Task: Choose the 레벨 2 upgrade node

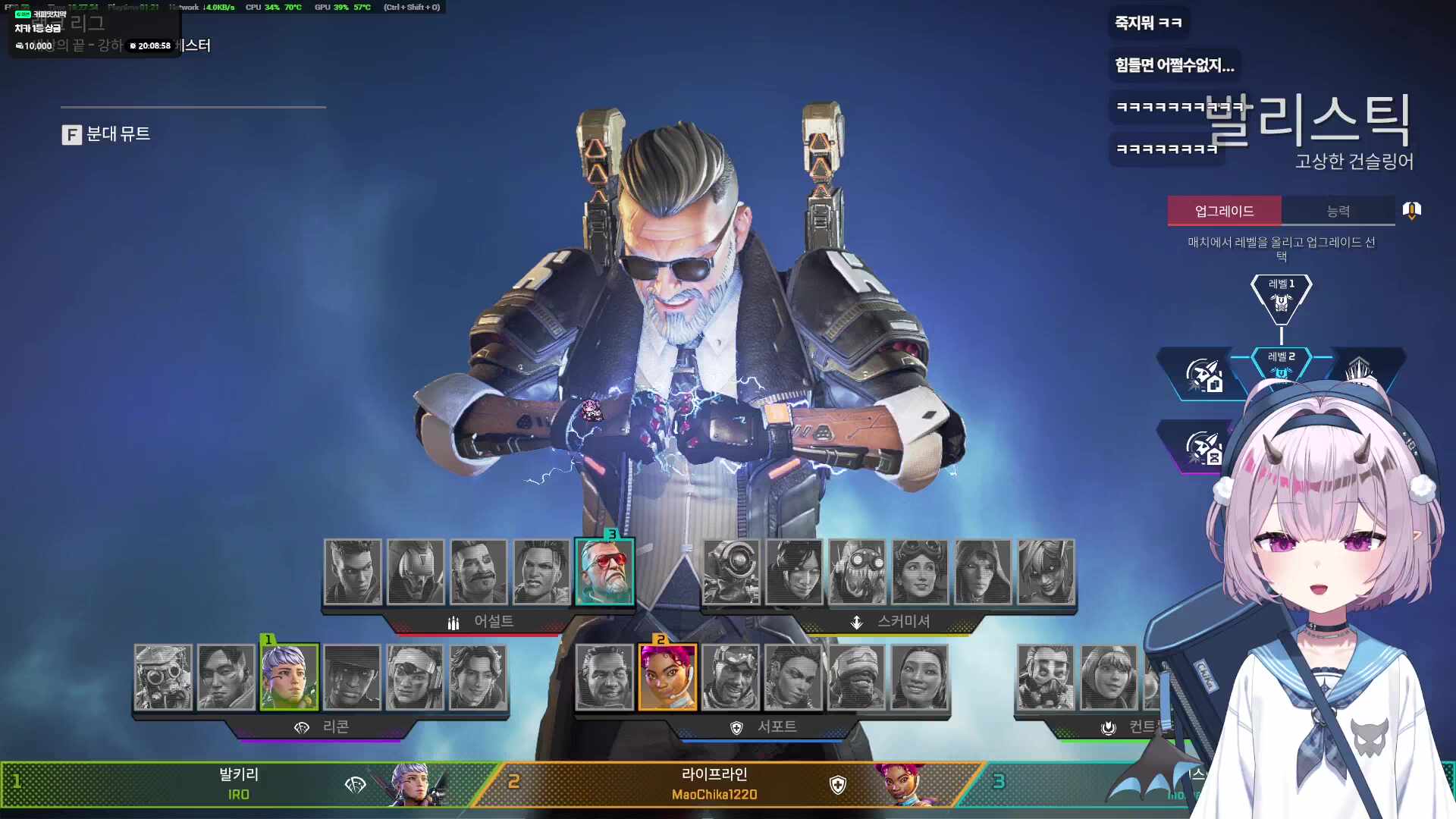Action: tap(1281, 362)
